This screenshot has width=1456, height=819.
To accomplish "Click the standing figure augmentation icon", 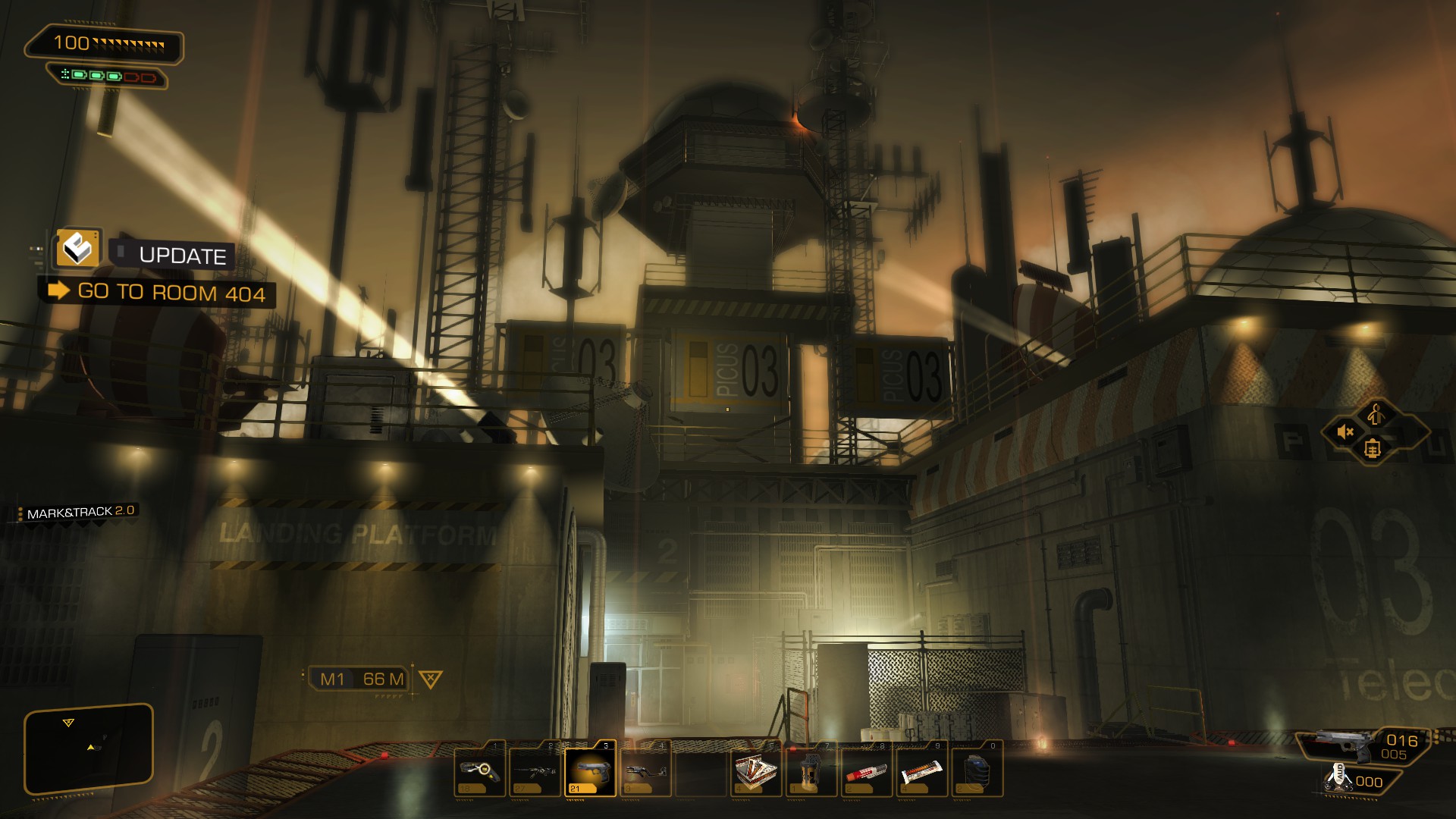I will (x=1376, y=414).
